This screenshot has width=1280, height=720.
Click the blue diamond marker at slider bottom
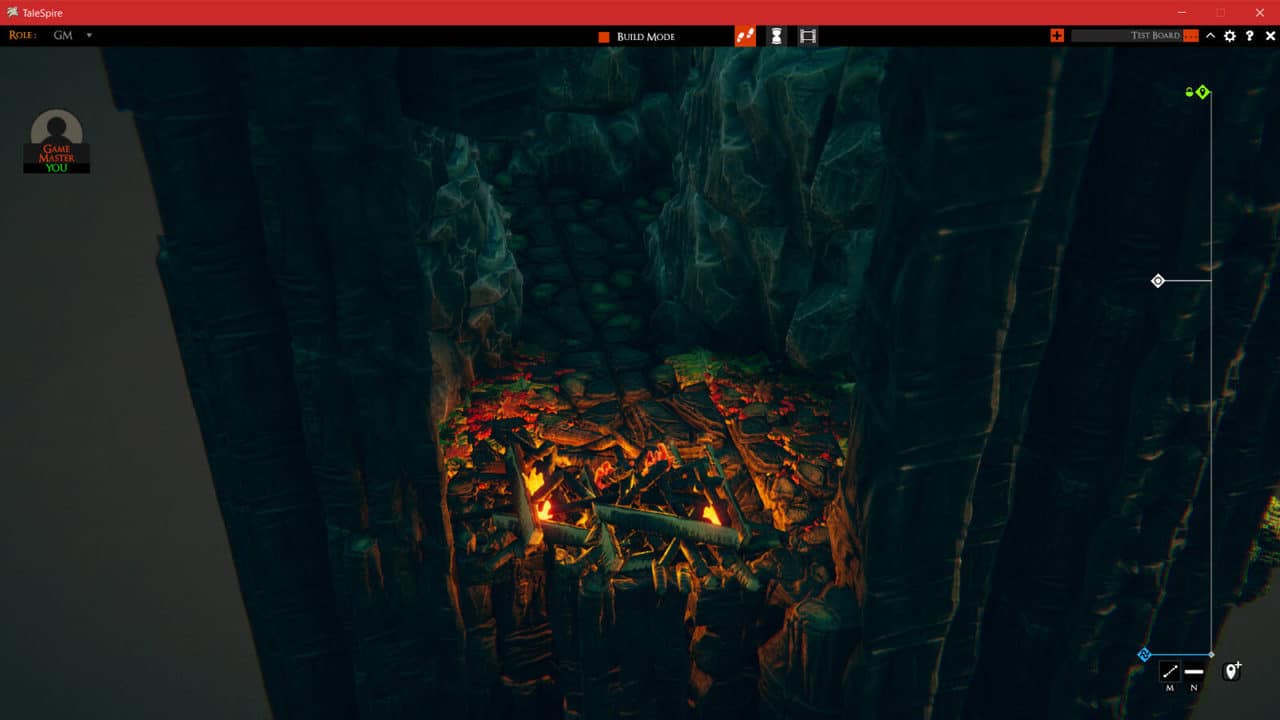(x=1145, y=655)
